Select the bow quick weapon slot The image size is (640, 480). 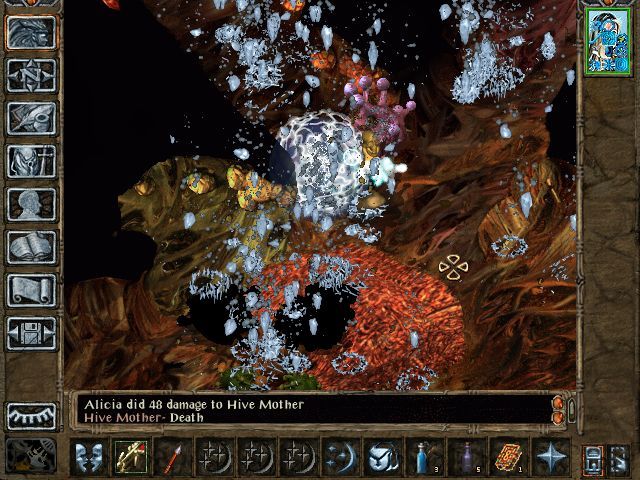point(130,457)
